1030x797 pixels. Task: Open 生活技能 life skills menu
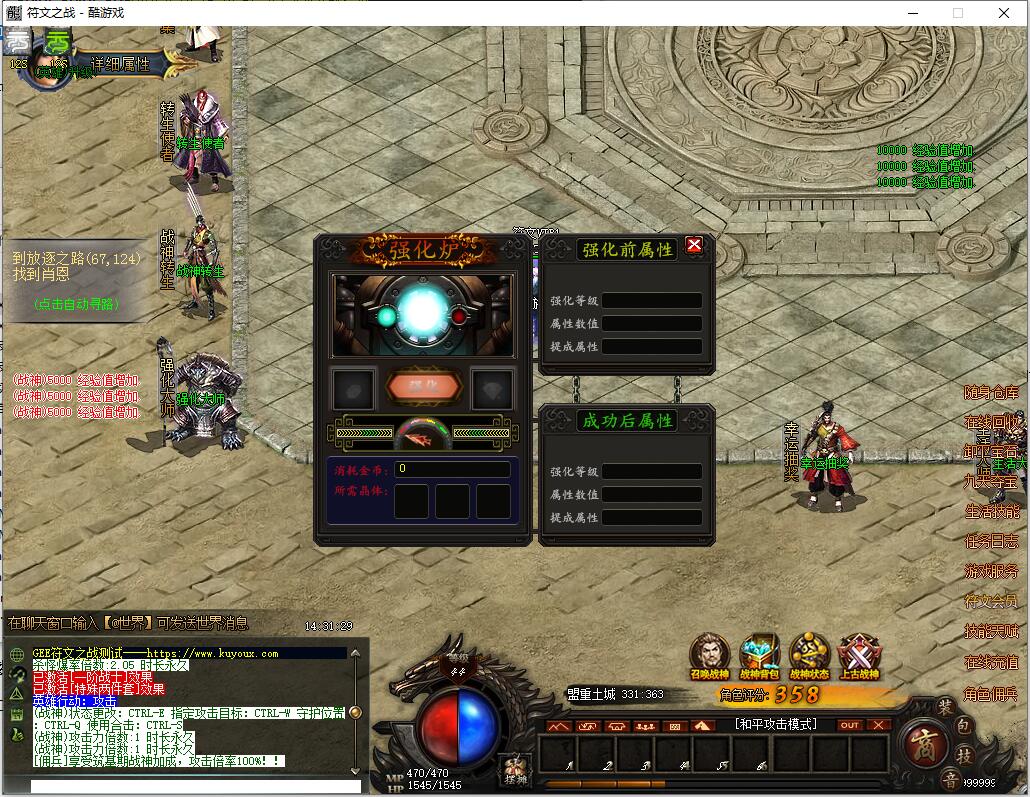click(991, 511)
